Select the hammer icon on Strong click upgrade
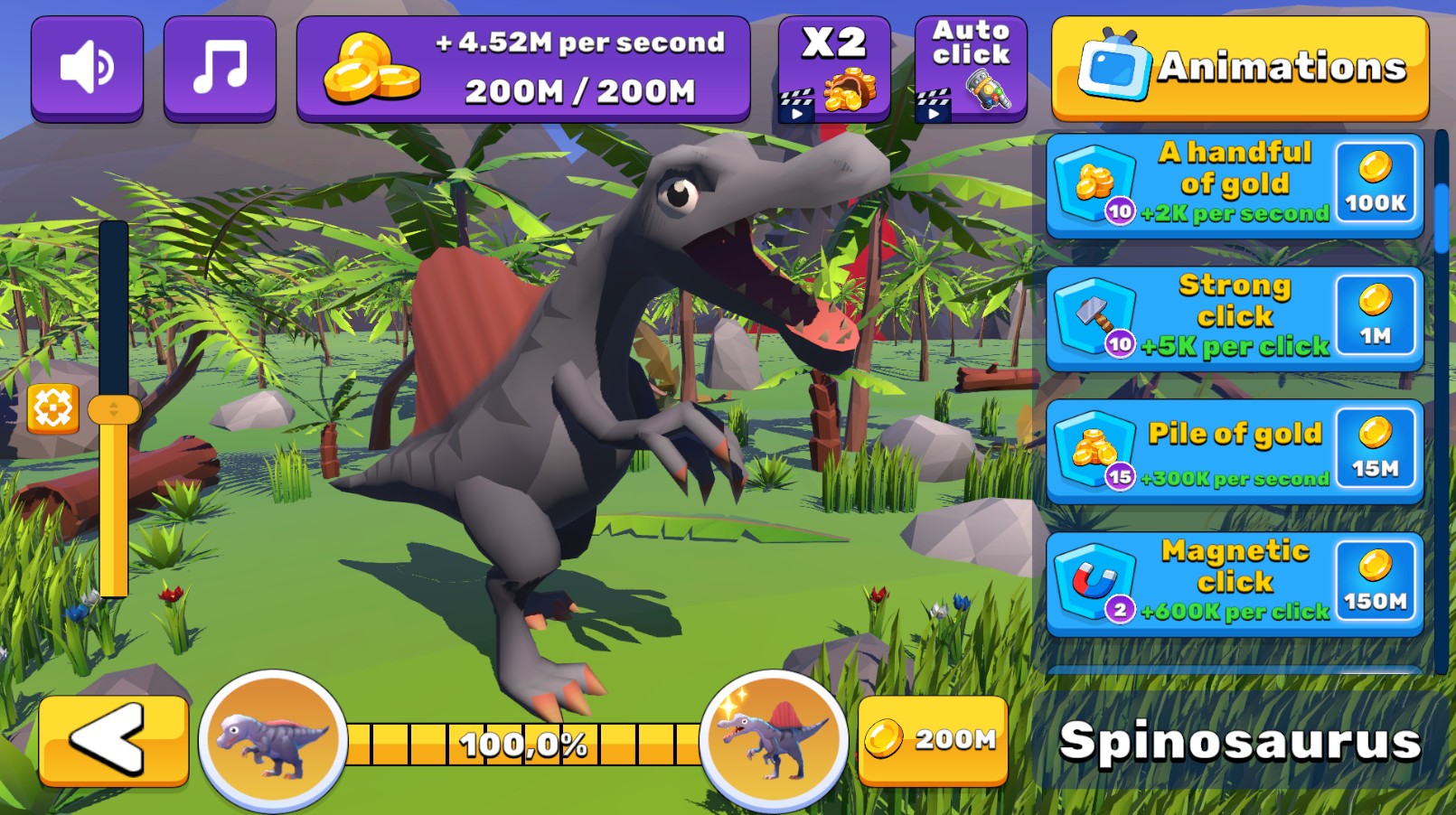 (x=1096, y=316)
